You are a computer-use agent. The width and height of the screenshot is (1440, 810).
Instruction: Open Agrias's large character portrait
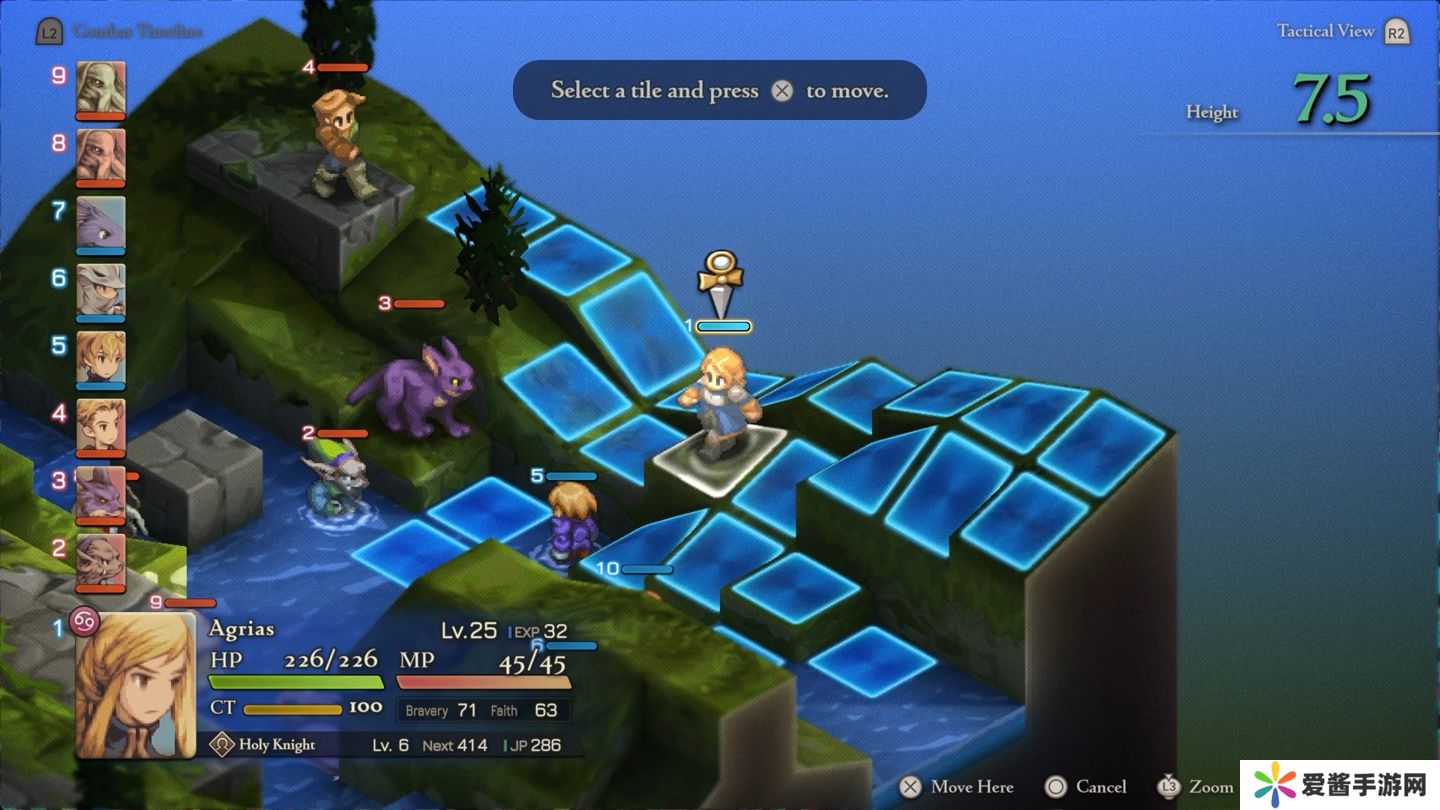(x=136, y=685)
